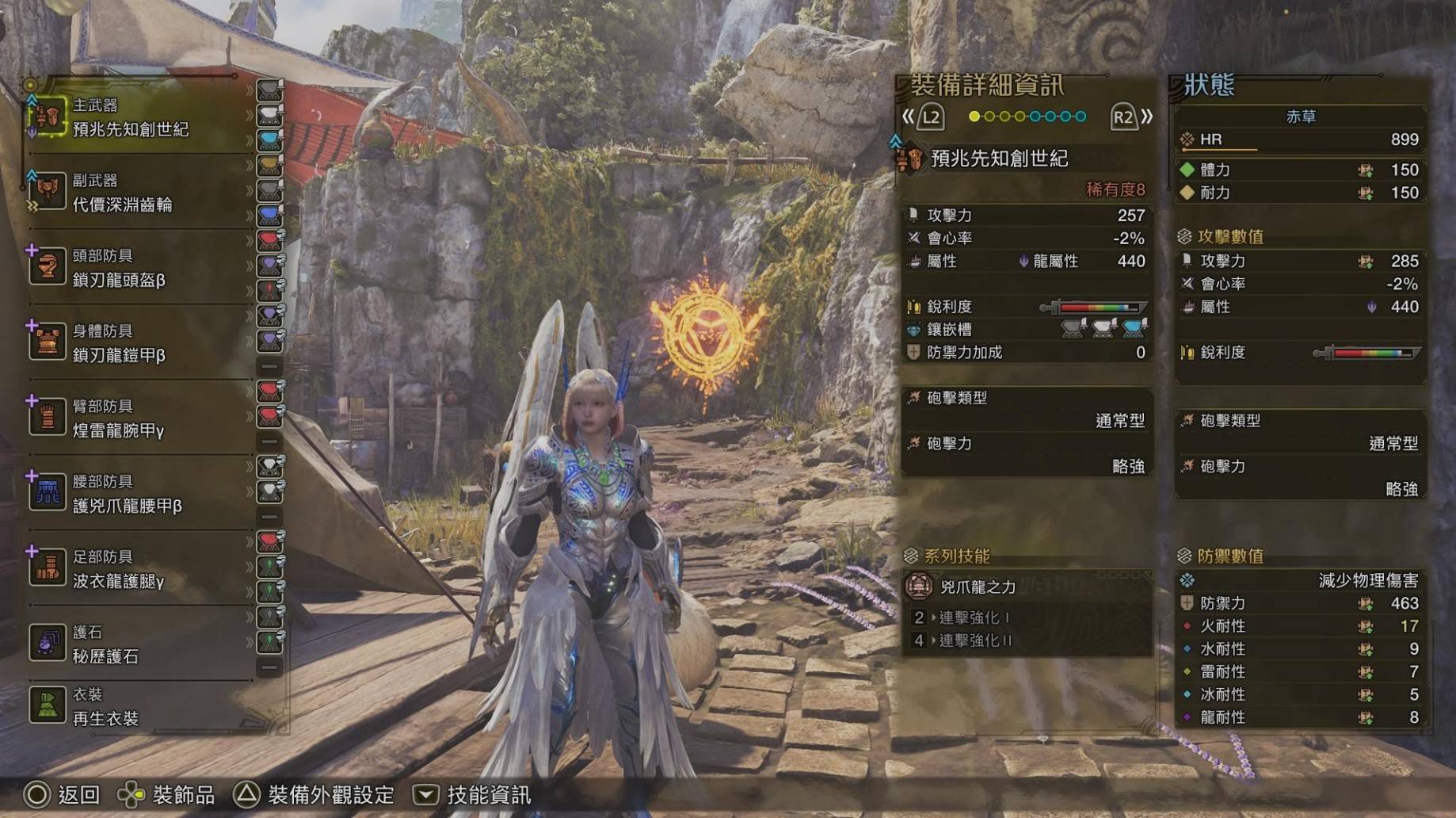1456x818 pixels.
Task: Select the 兇爪龍之力 series skill
Action: [978, 587]
